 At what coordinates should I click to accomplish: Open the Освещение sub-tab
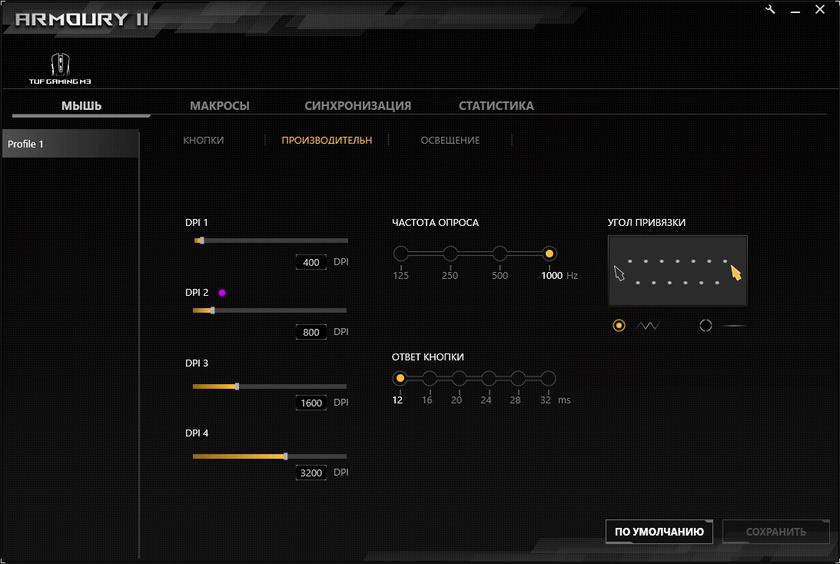[x=449, y=140]
